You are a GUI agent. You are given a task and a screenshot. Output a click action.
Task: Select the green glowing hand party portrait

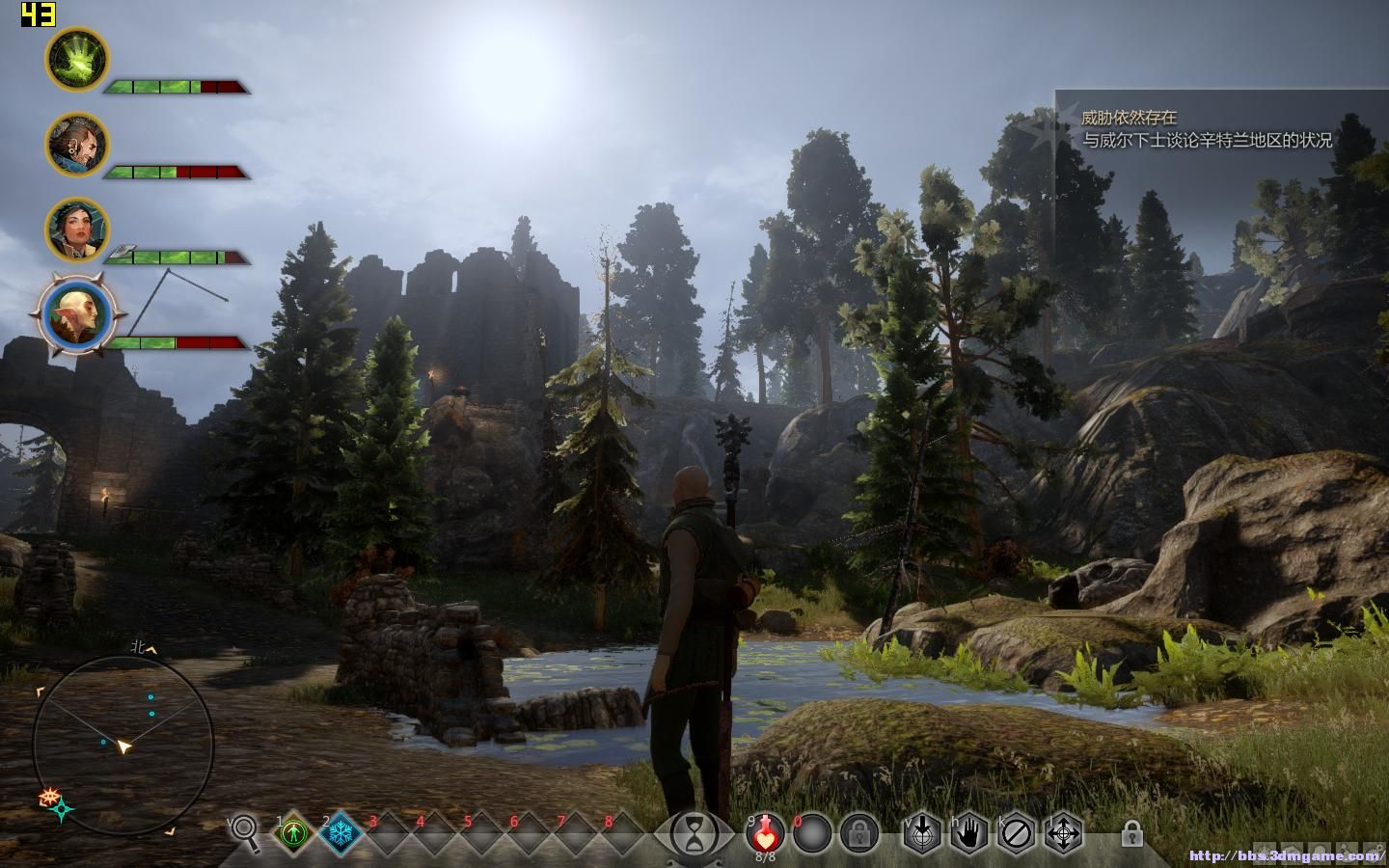tap(77, 59)
